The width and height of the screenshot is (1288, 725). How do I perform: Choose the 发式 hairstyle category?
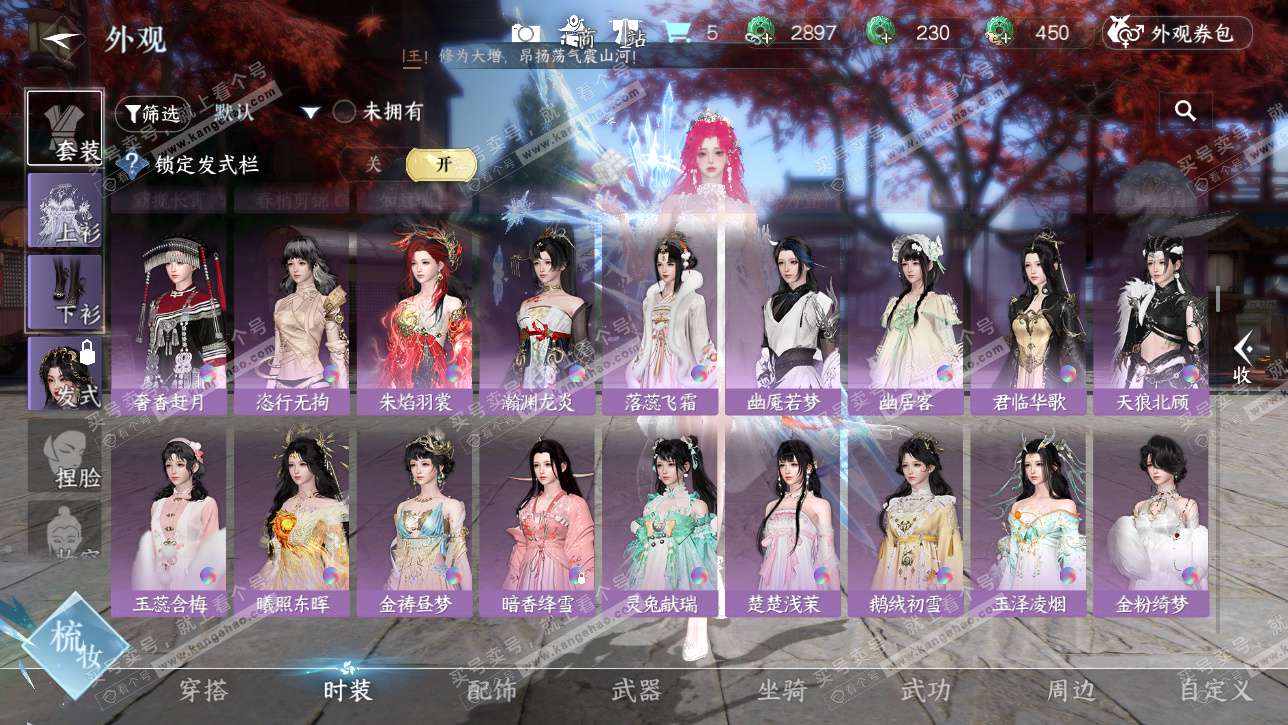point(65,374)
